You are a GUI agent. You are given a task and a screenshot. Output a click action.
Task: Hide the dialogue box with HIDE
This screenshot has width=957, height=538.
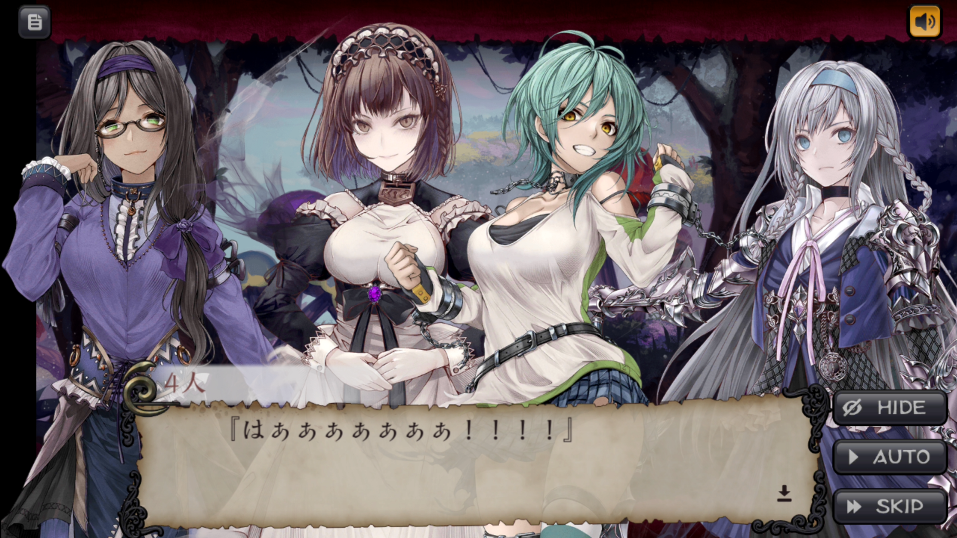(889, 408)
